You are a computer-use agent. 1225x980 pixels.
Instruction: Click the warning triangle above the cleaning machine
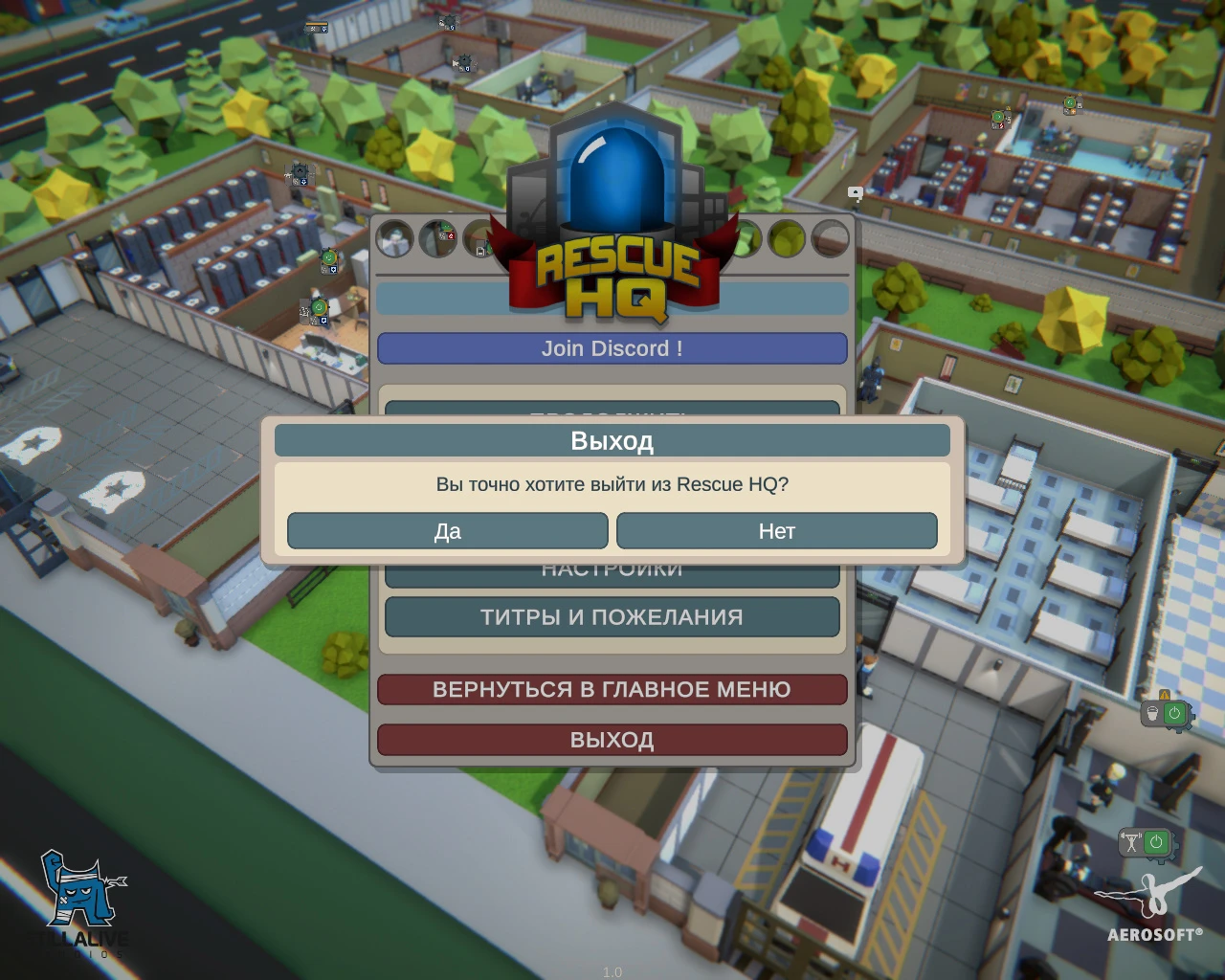click(x=1164, y=695)
